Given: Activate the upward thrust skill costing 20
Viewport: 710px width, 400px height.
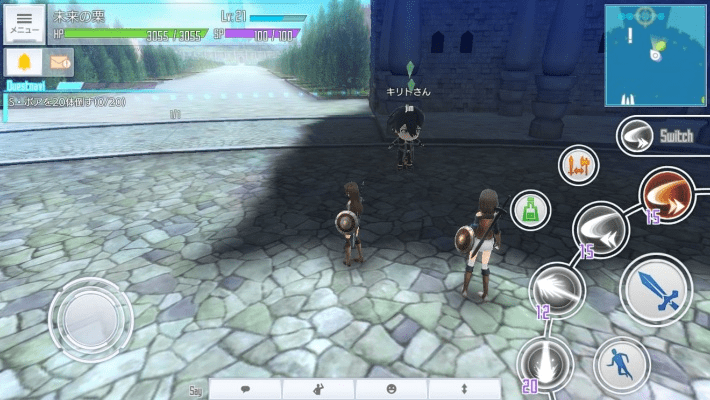Looking at the screenshot, I should [x=545, y=363].
